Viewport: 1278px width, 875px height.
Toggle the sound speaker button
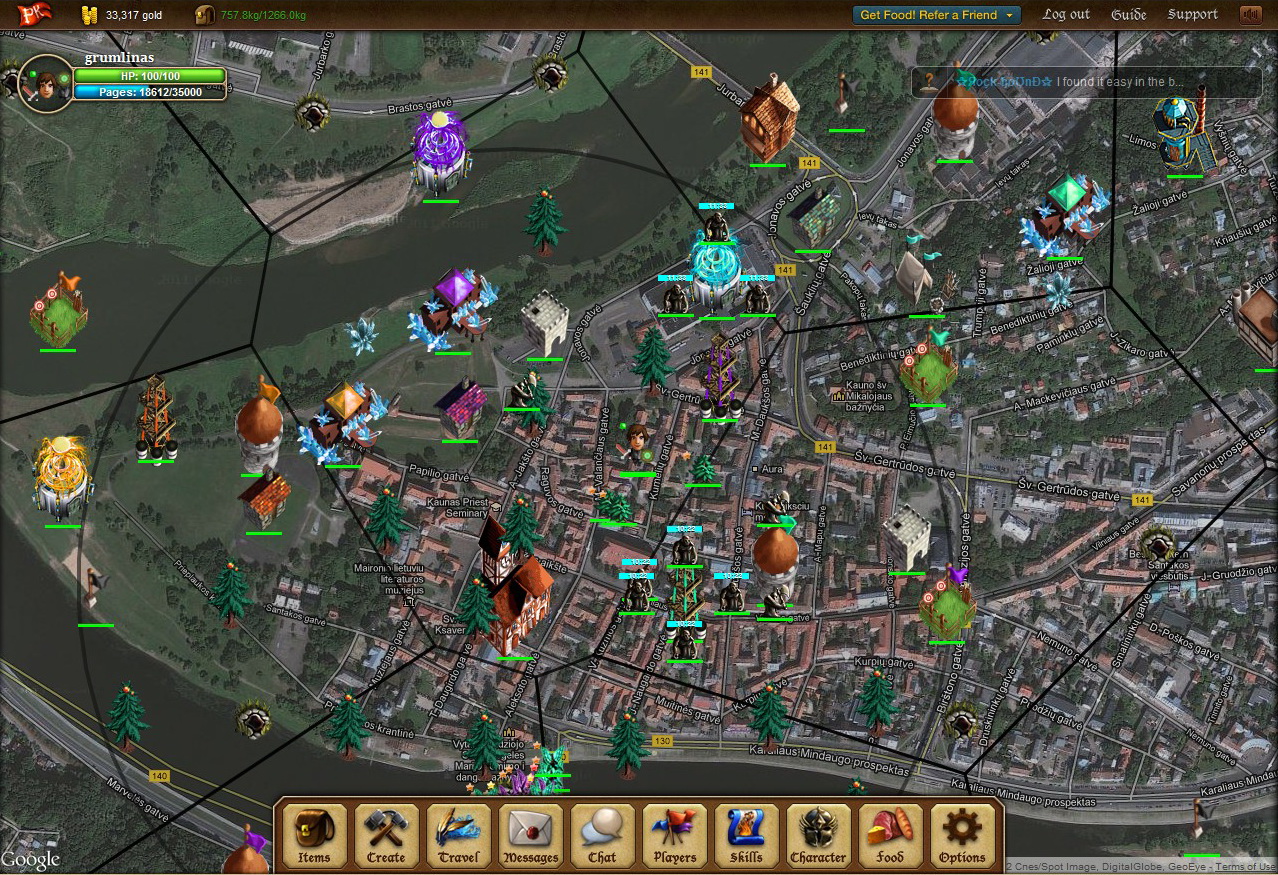[1249, 15]
